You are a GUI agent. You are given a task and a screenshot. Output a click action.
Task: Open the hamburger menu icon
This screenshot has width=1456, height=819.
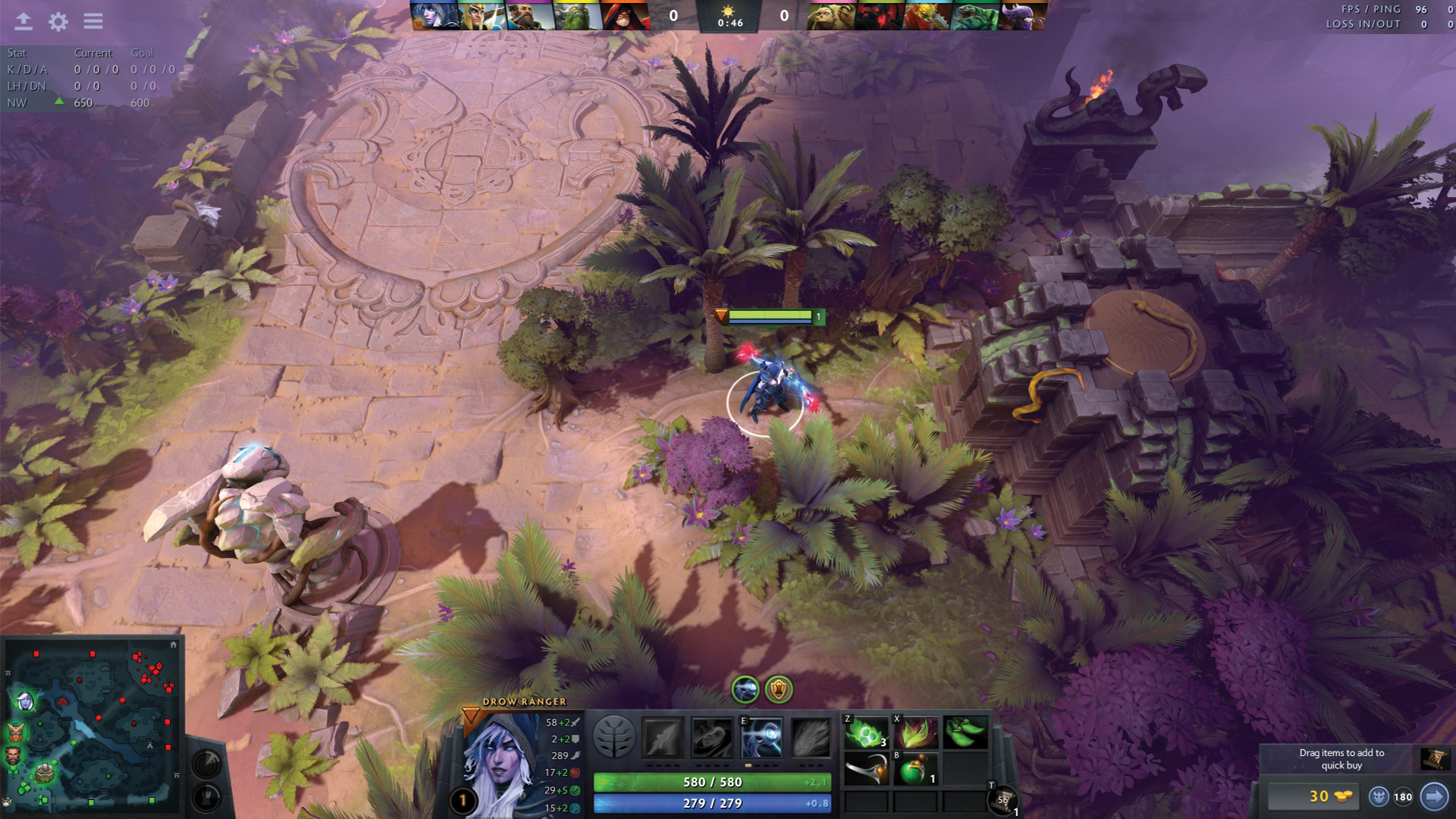coord(93,21)
